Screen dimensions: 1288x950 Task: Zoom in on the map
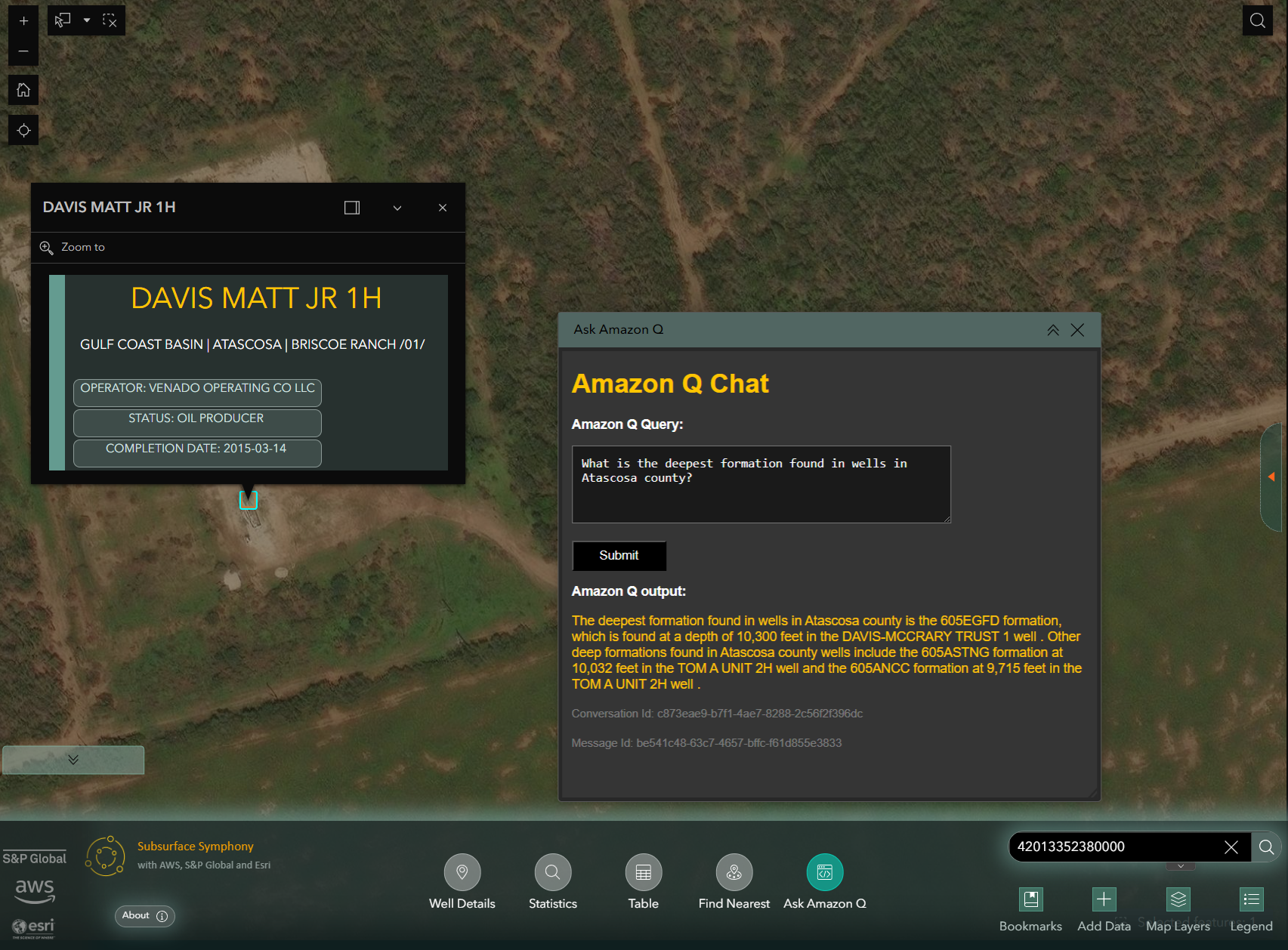pos(23,21)
